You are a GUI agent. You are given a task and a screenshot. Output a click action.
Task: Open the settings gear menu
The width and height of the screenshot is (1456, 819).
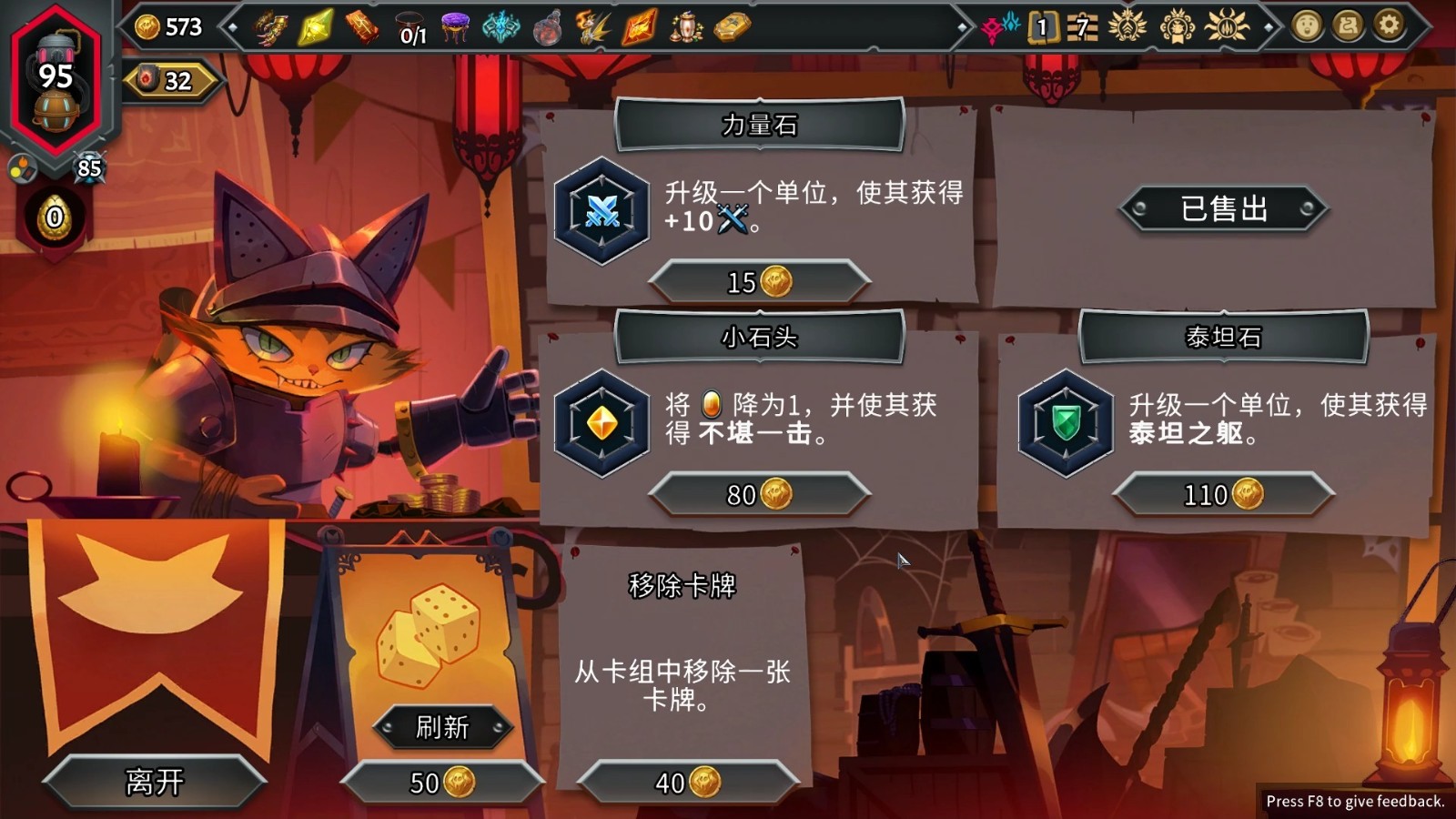1389,27
